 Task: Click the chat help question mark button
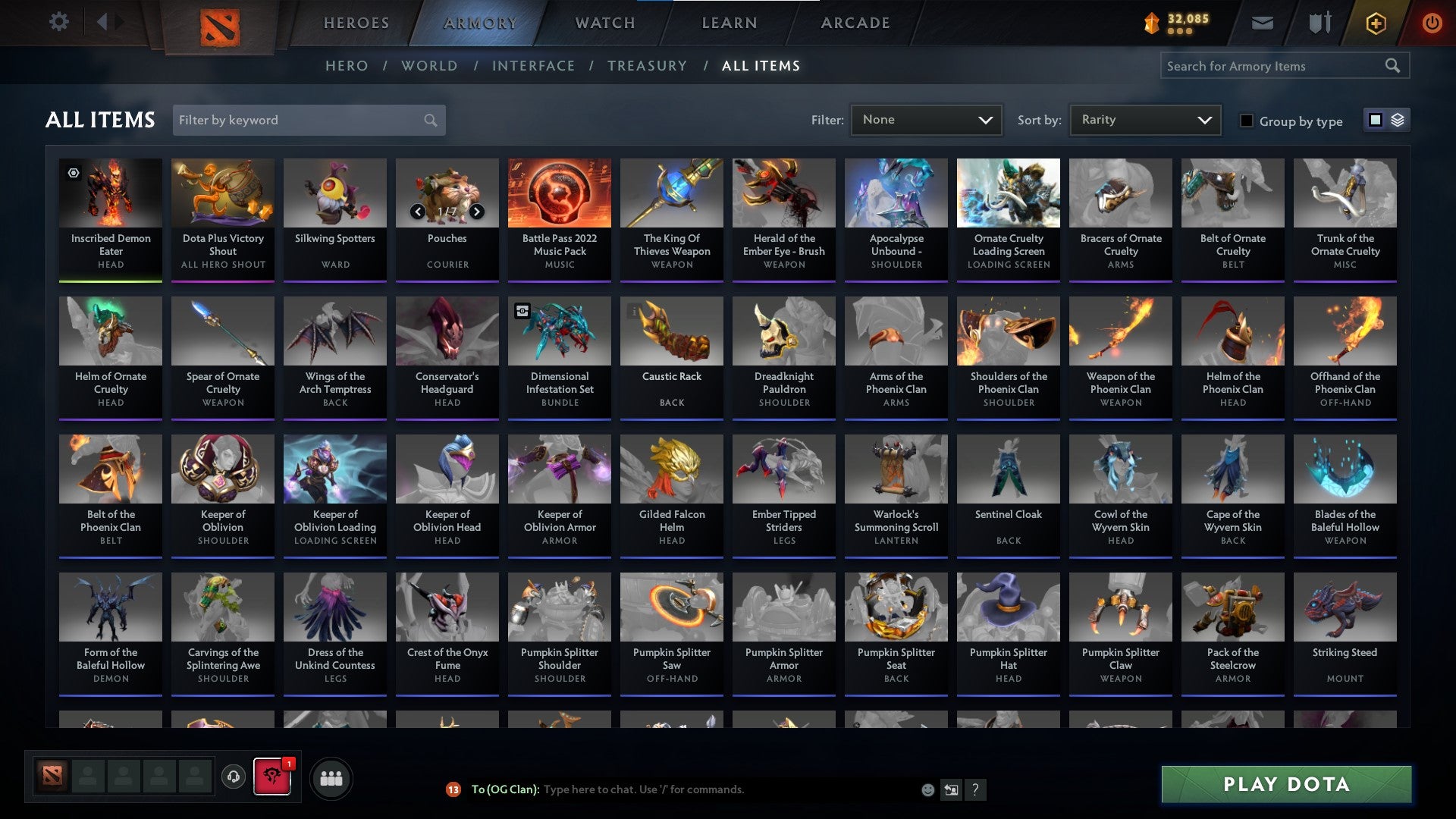coord(975,789)
